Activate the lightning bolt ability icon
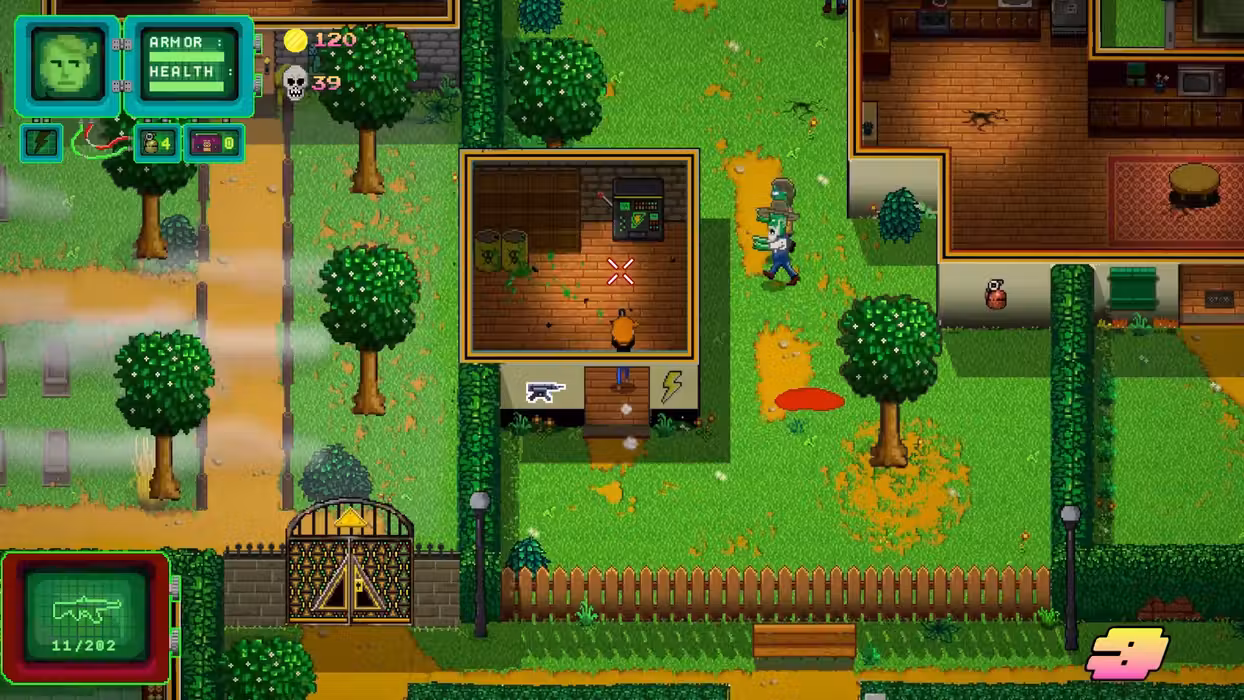The image size is (1244, 700). pyautogui.click(x=42, y=143)
